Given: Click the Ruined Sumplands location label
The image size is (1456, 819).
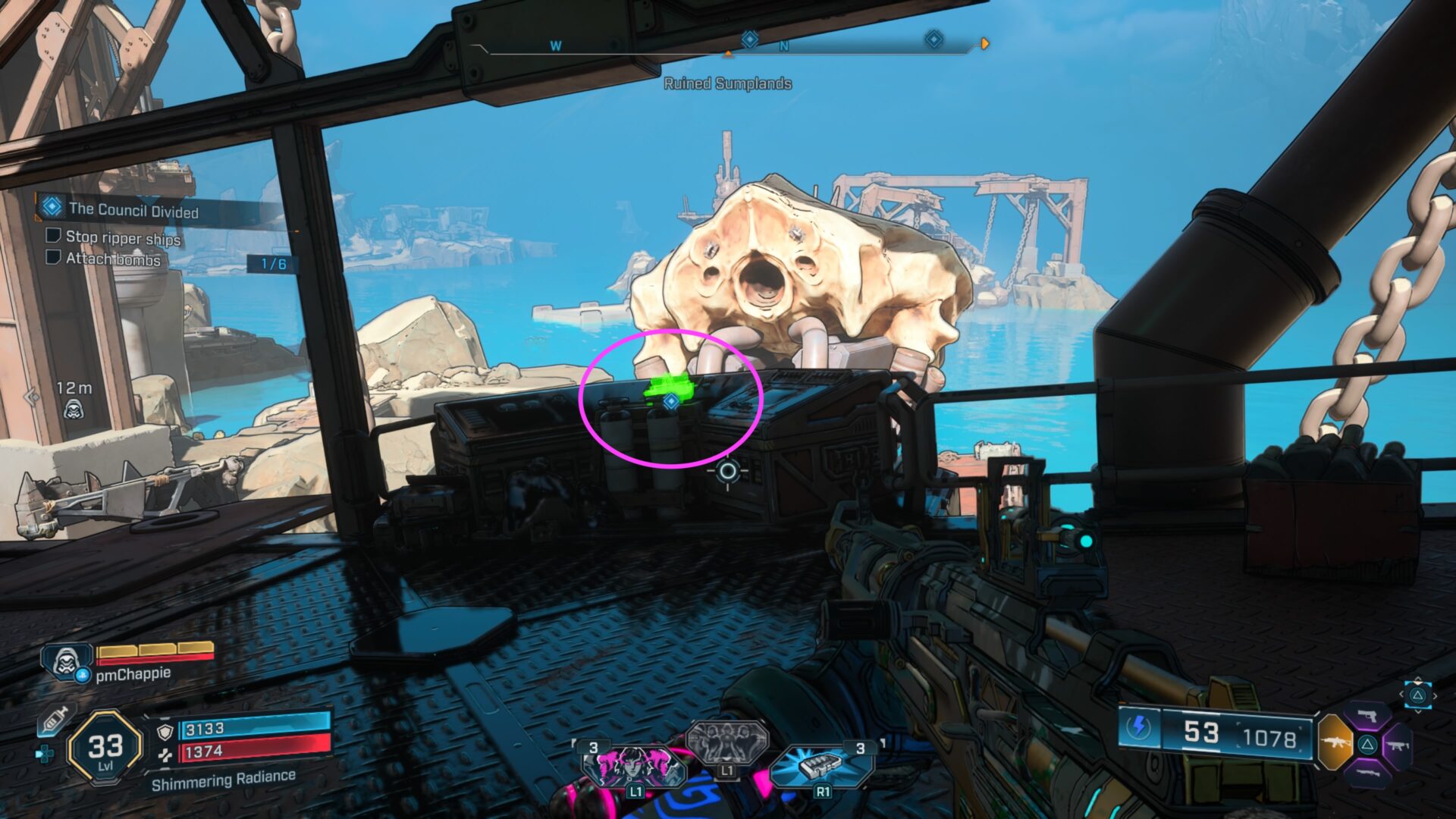Looking at the screenshot, I should click(728, 85).
